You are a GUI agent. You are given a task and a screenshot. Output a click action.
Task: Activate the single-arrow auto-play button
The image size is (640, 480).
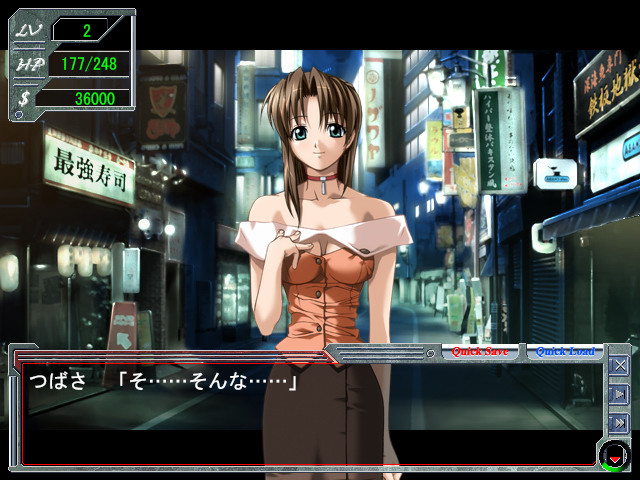coord(619,394)
